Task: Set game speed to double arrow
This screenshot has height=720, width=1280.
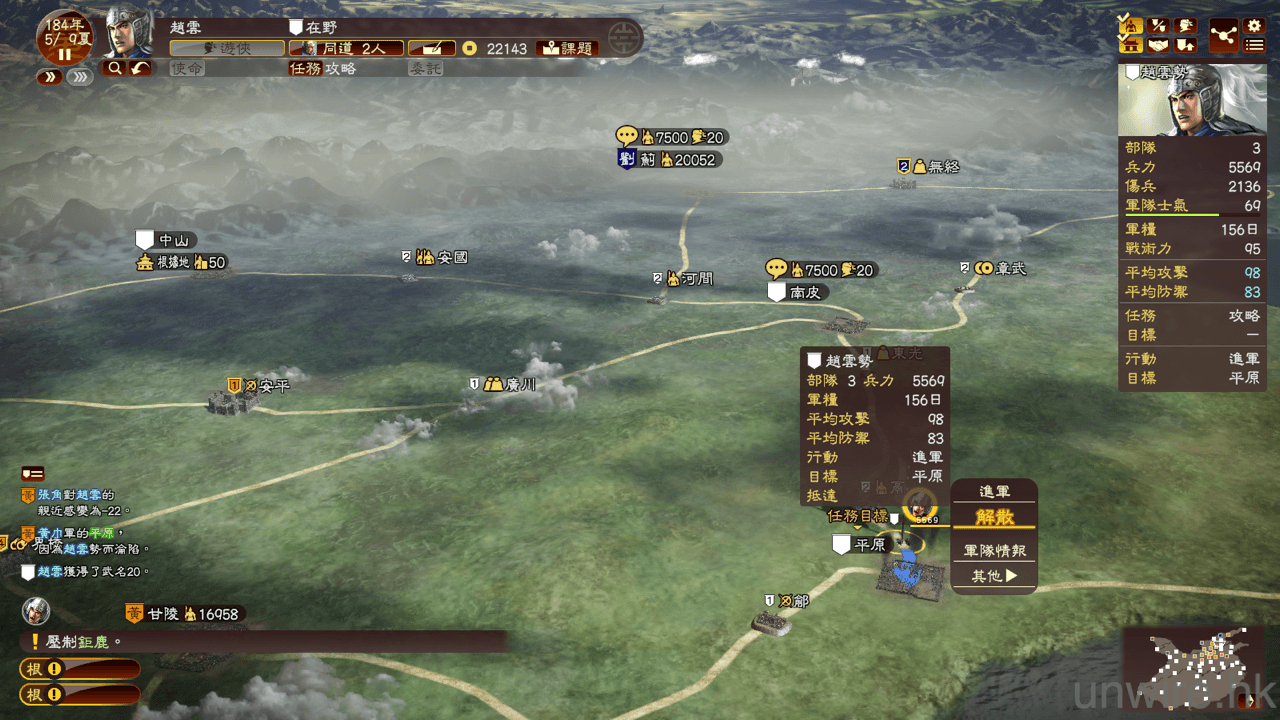Action: 49,77
